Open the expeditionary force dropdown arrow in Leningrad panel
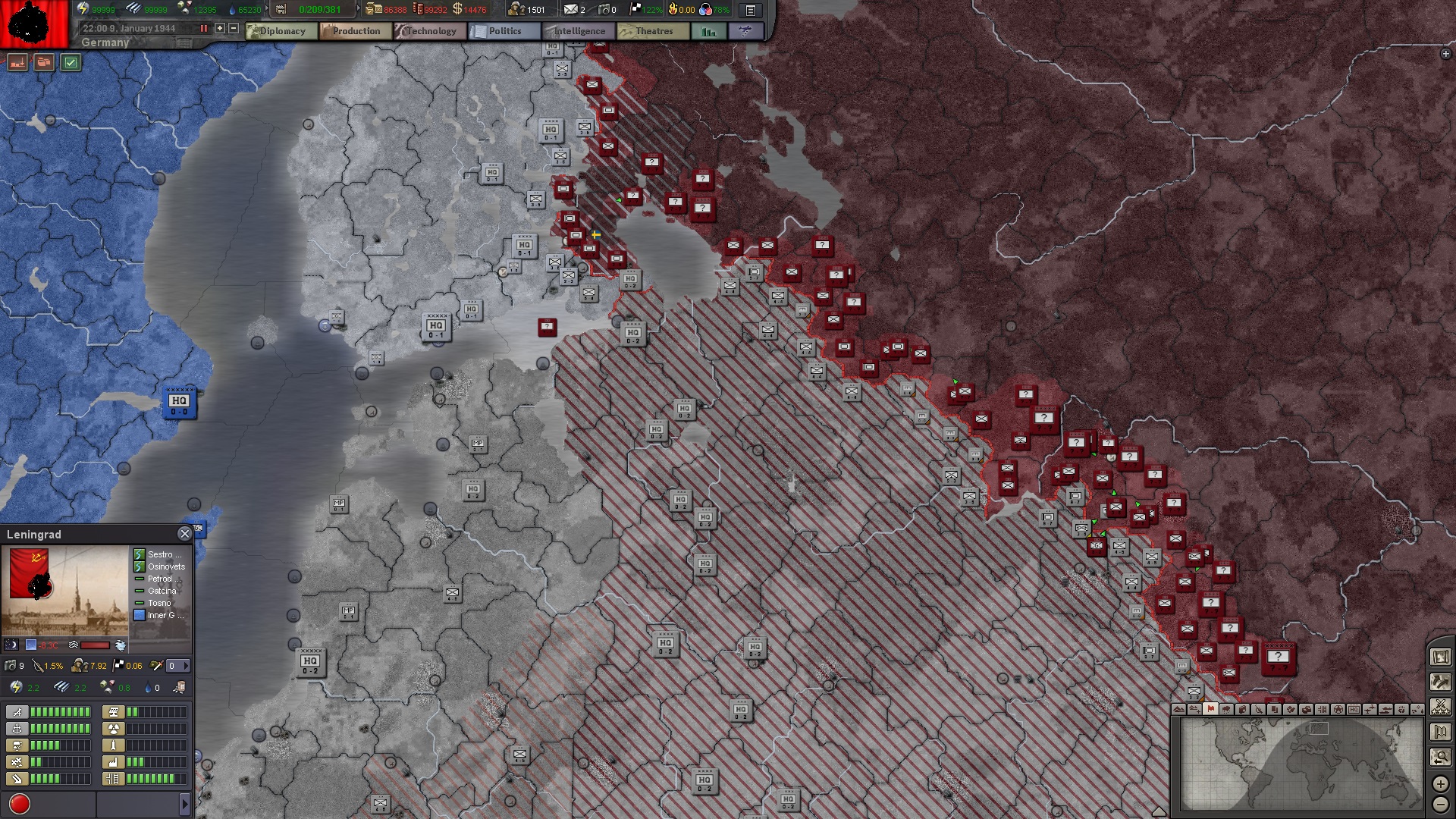1456x819 pixels. coord(187,666)
